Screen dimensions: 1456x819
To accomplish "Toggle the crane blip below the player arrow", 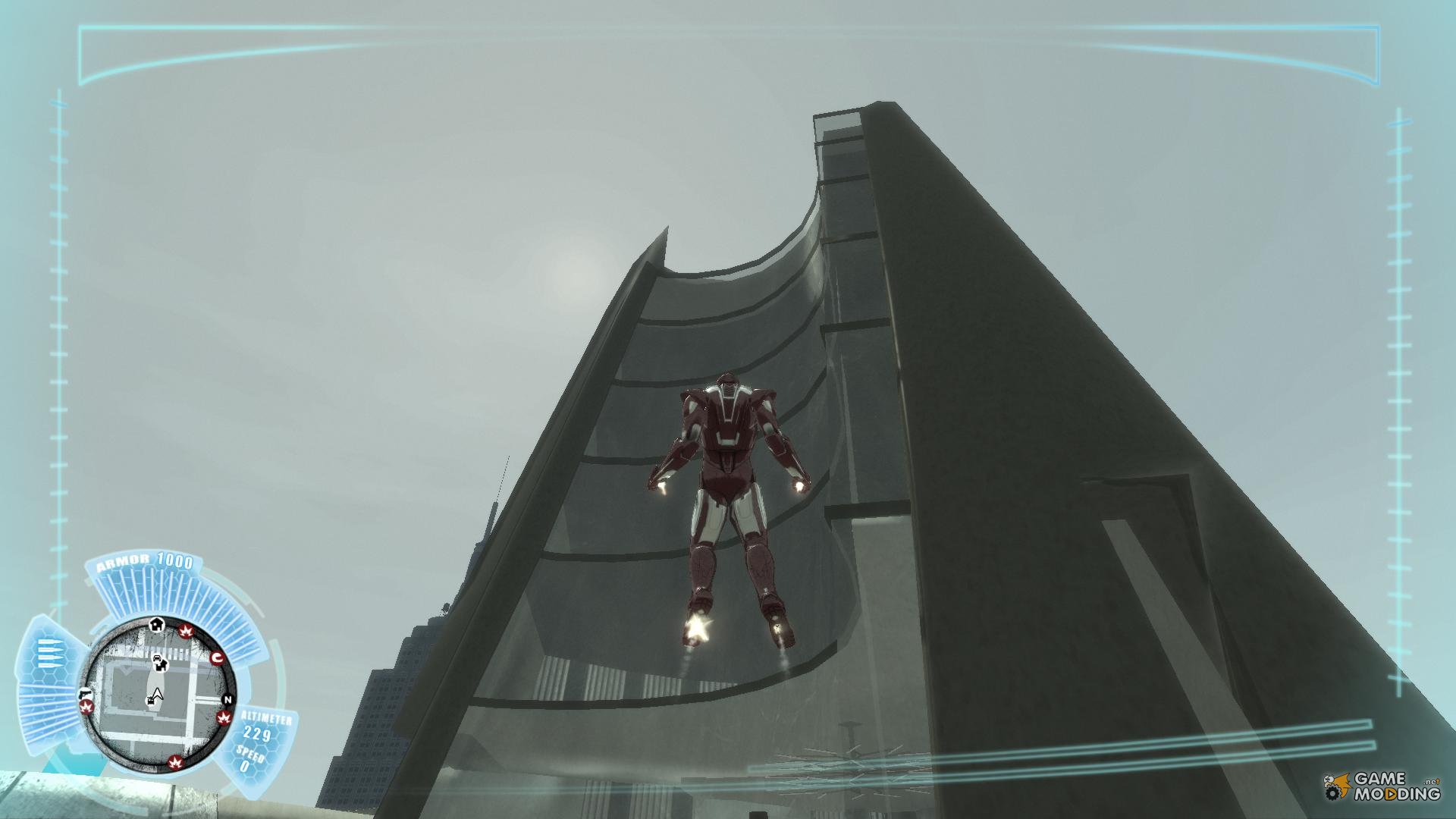I will tap(150, 700).
